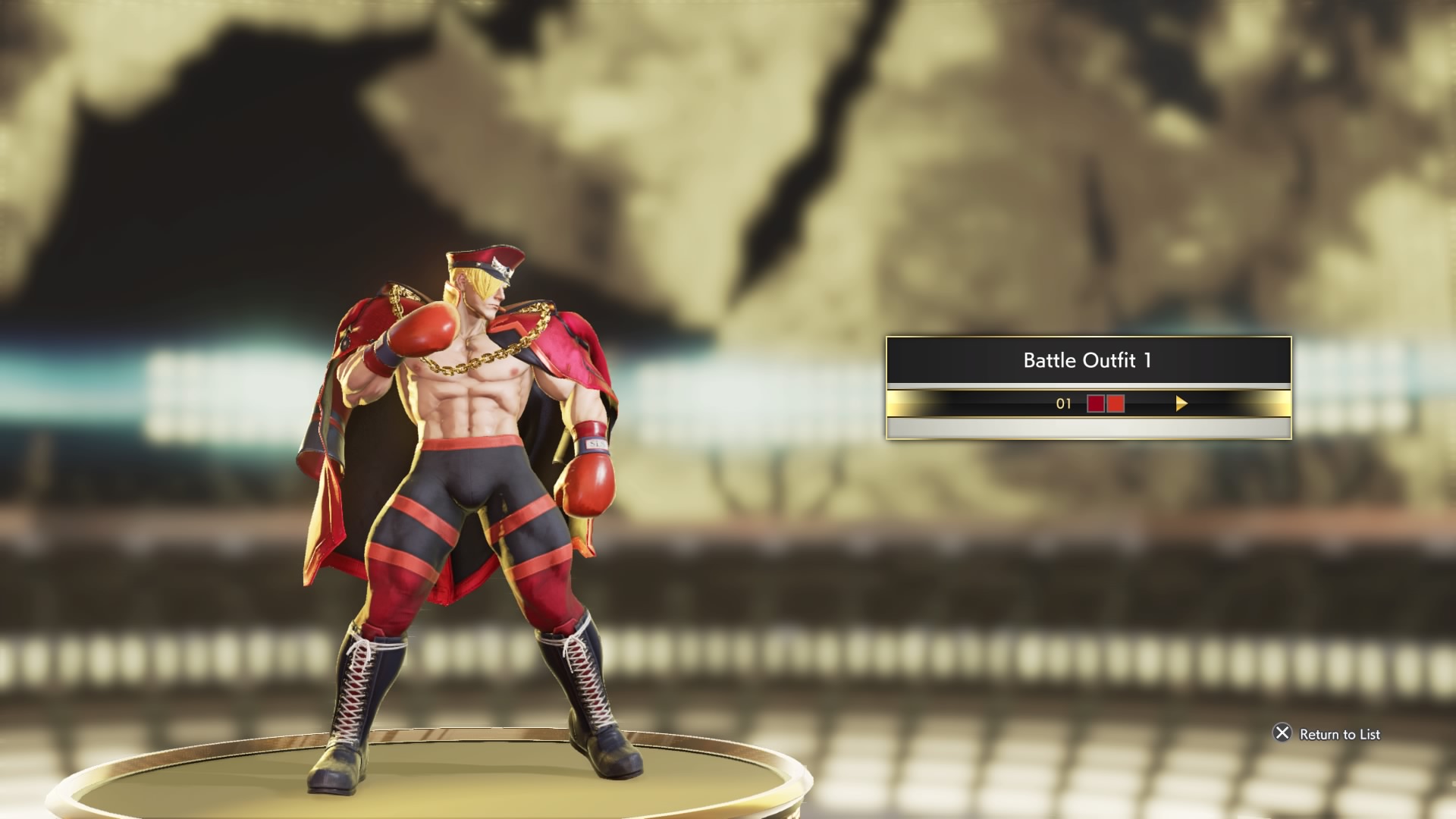The image size is (1456, 819).
Task: Select the Battle Outfit 1 header
Action: pyautogui.click(x=1087, y=360)
